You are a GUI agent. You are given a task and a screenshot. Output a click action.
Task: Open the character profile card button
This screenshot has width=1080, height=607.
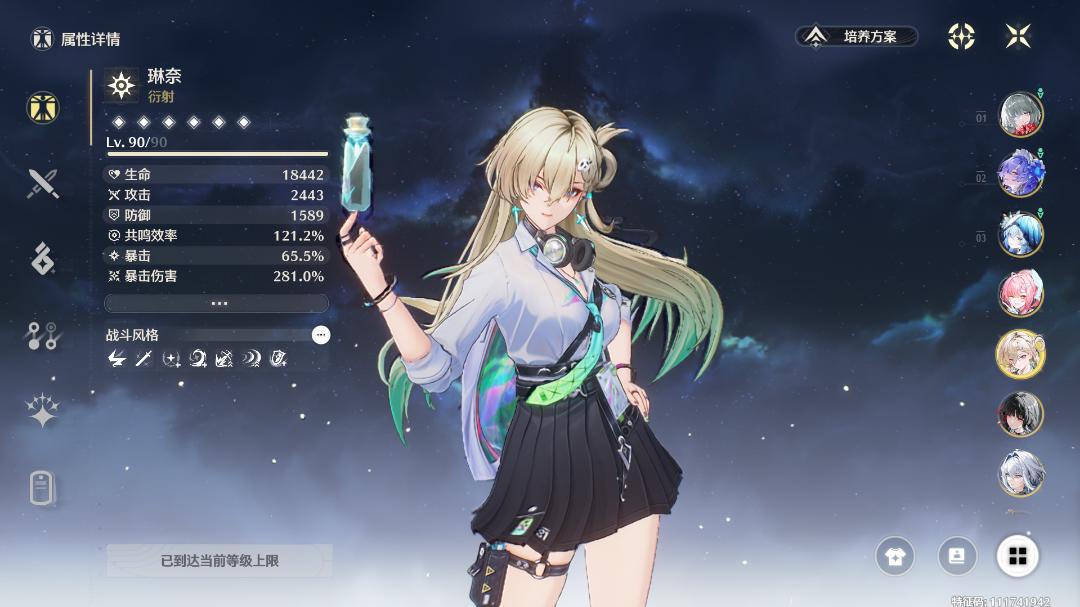click(x=957, y=557)
